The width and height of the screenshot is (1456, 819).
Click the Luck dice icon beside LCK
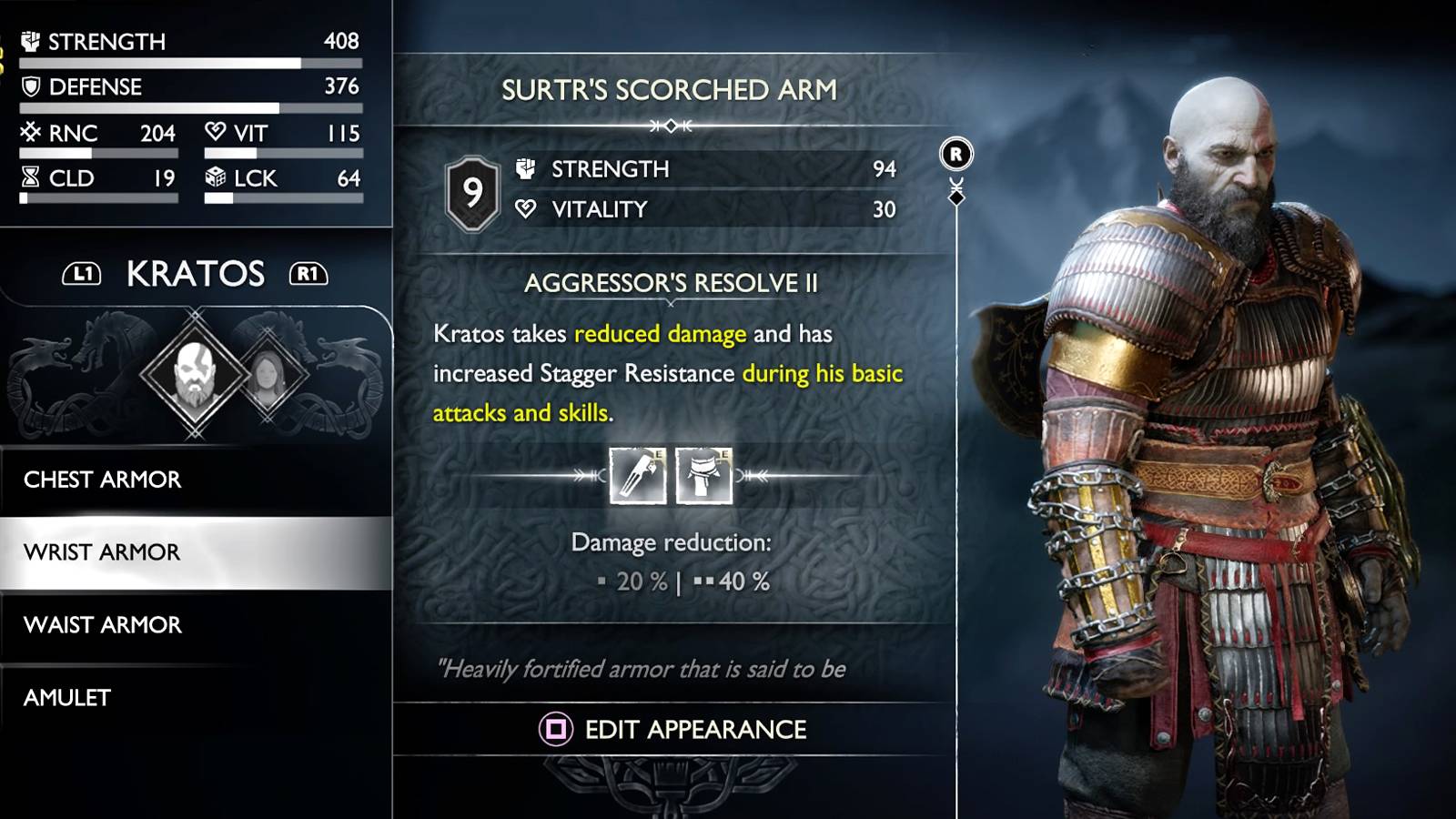[216, 179]
